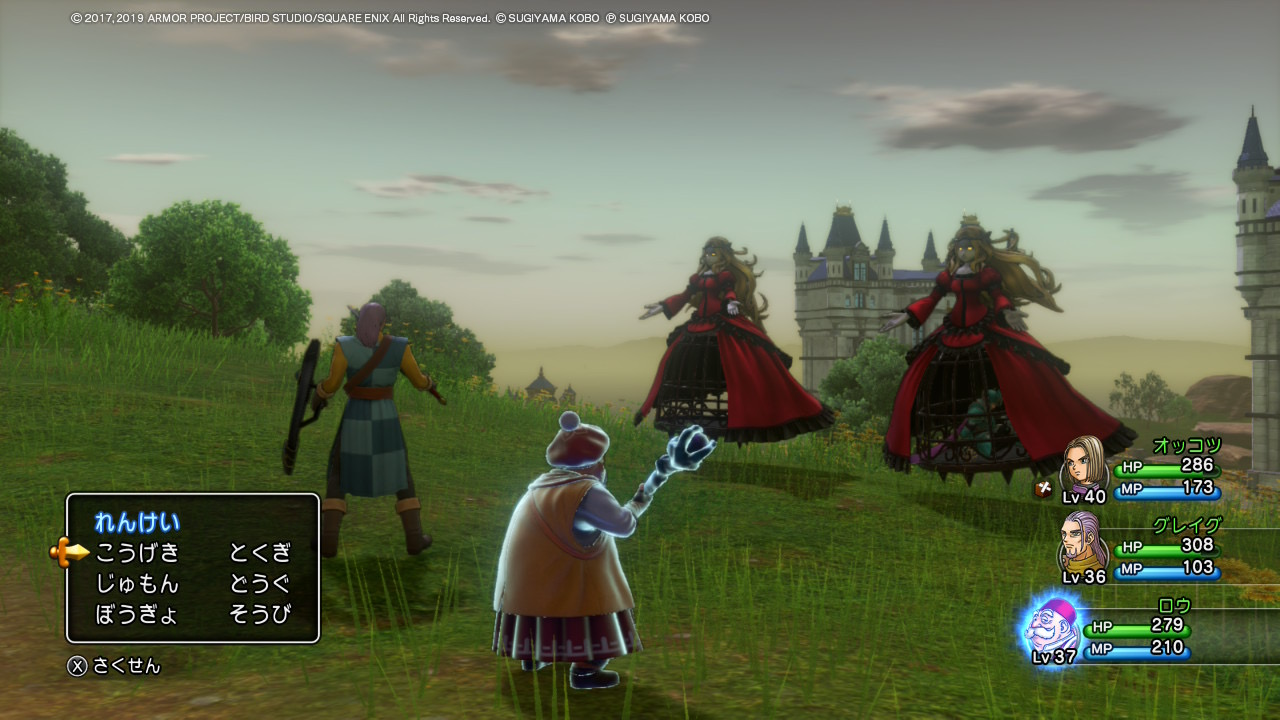
Task: Choose the れんけい command
Action: (x=137, y=521)
